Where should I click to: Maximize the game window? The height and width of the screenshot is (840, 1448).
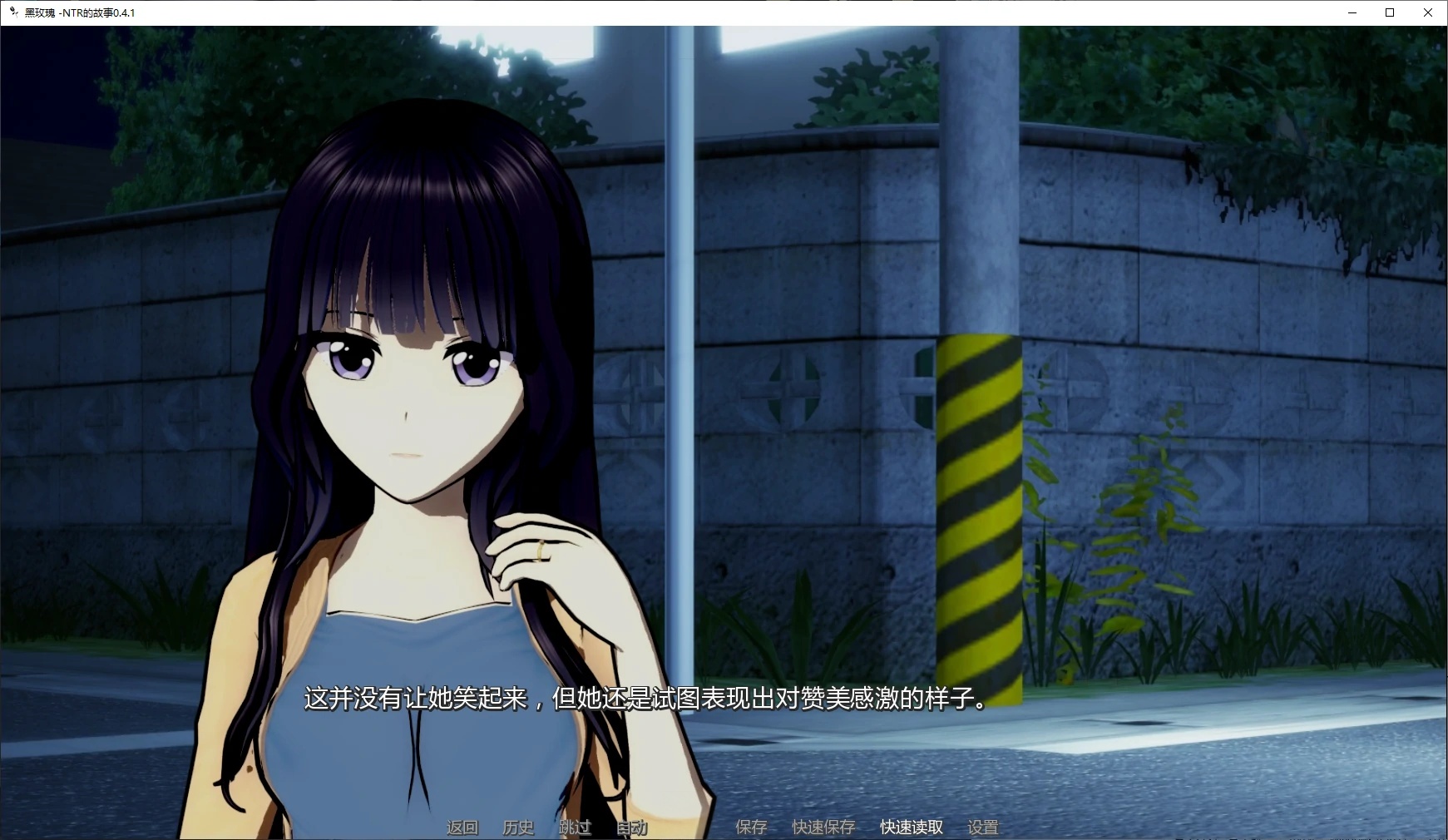(x=1389, y=12)
